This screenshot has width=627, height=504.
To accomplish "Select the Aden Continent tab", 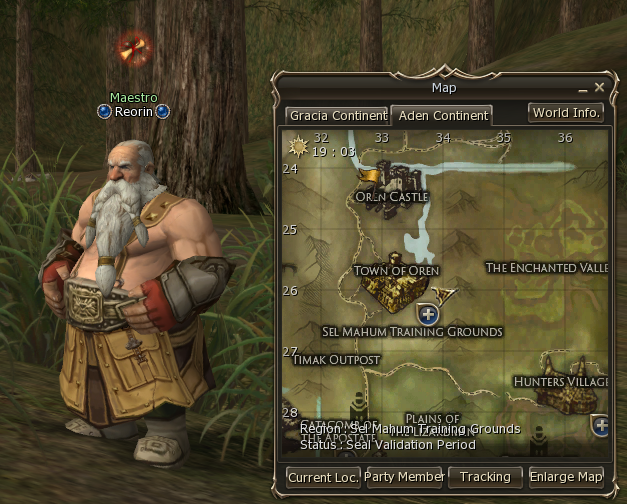I will (442, 116).
